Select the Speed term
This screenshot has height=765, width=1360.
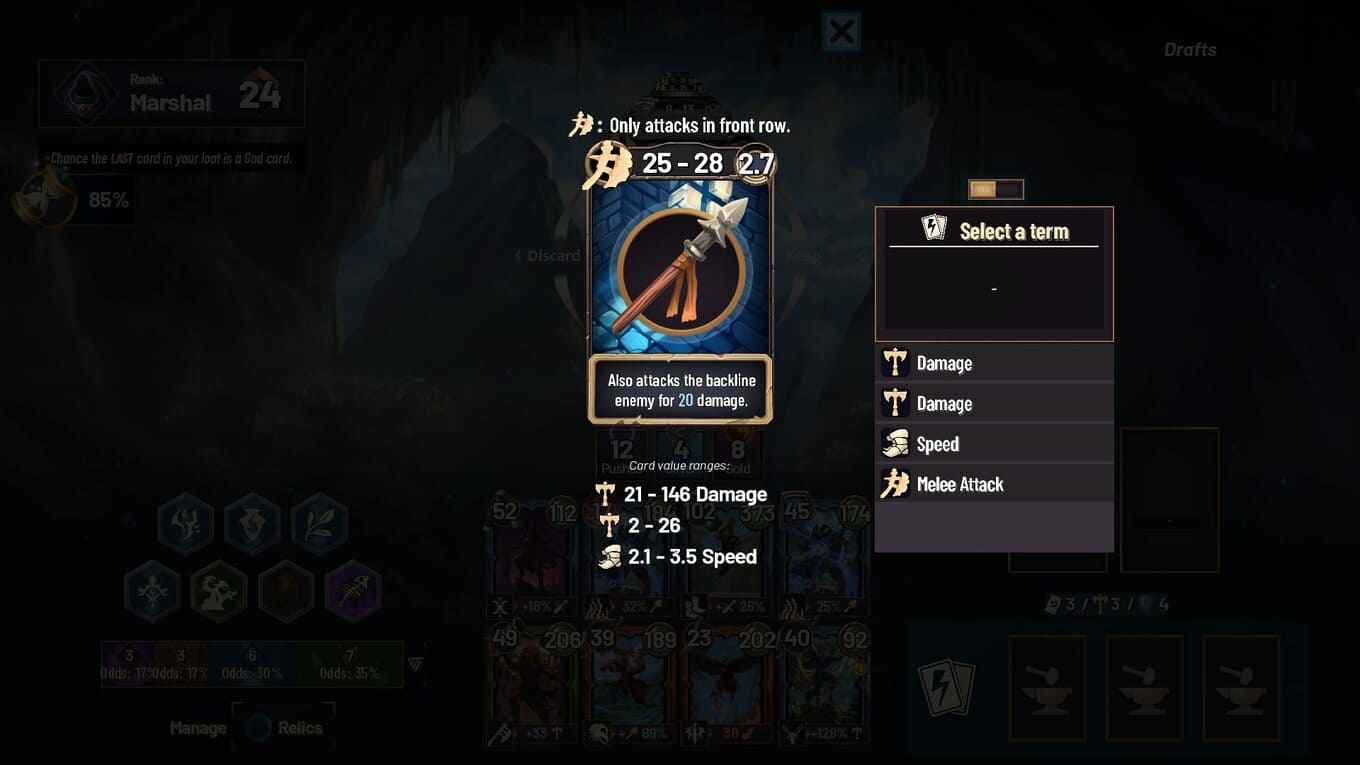tap(993, 444)
